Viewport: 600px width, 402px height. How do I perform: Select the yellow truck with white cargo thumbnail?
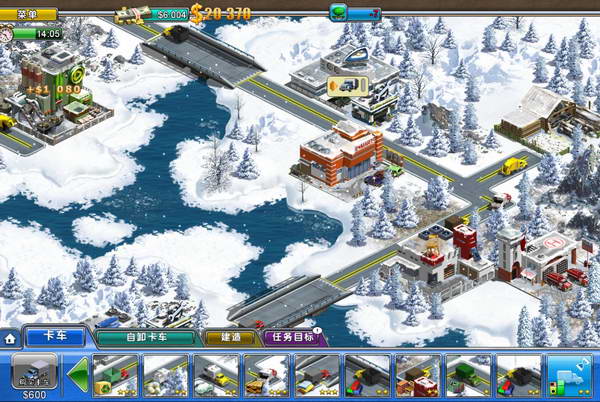(x=213, y=375)
